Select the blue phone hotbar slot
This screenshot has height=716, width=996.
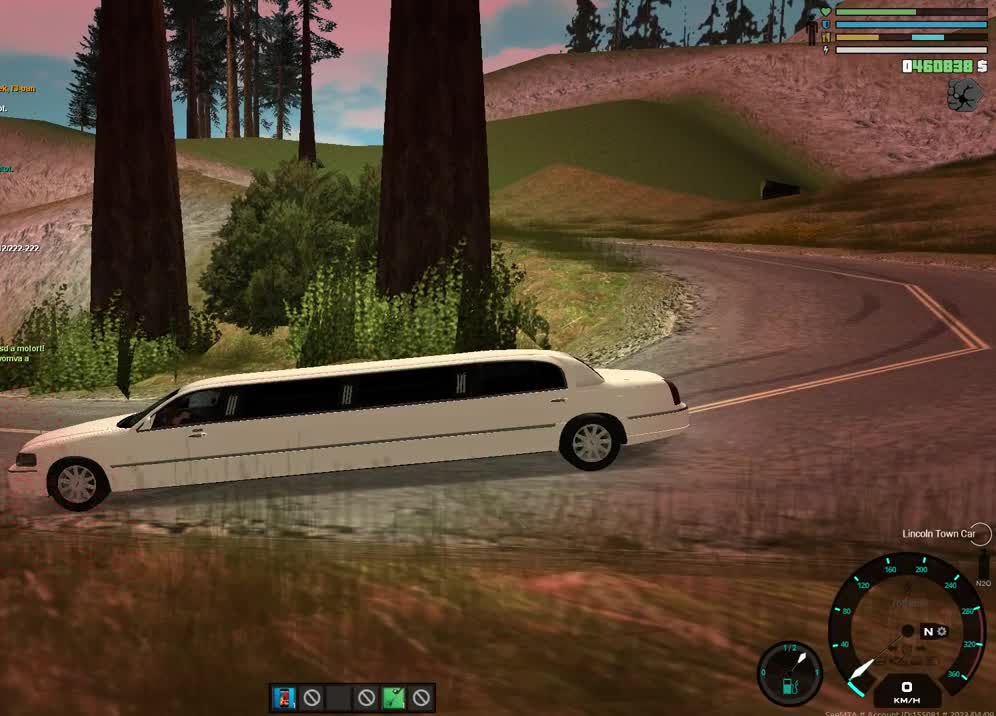pyautogui.click(x=285, y=697)
